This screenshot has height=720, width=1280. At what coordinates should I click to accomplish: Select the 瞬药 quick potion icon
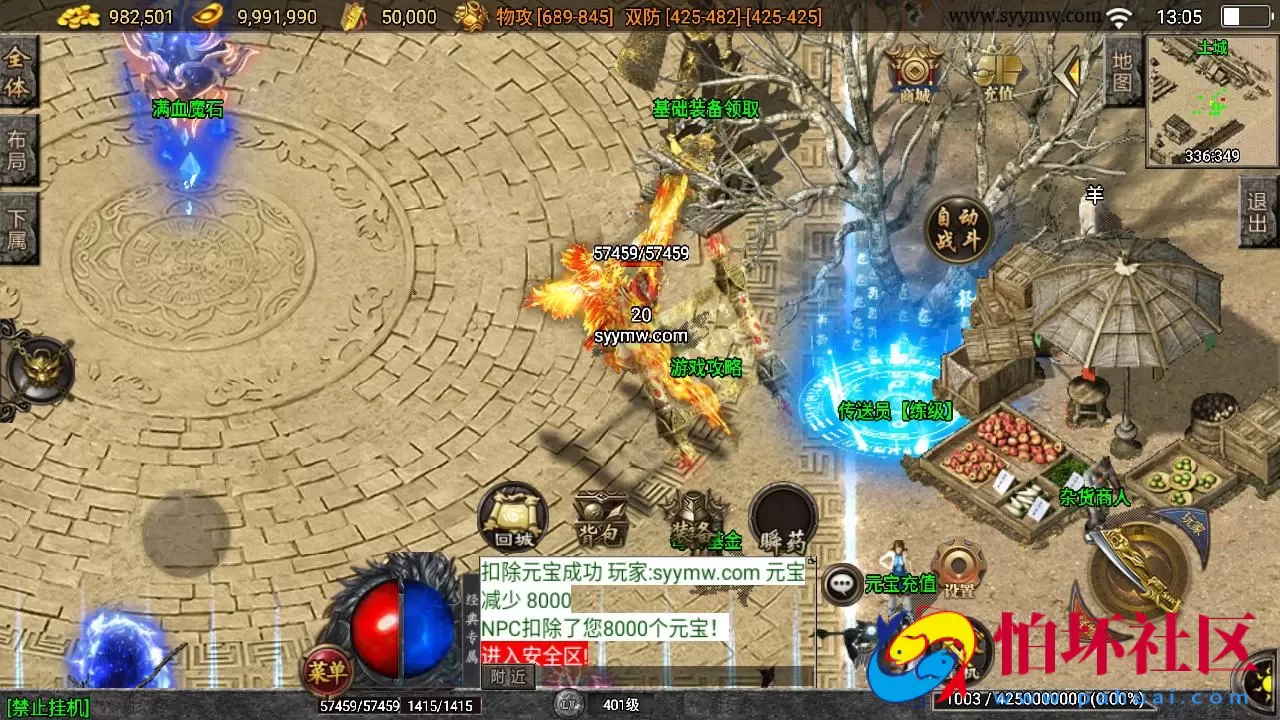[783, 515]
